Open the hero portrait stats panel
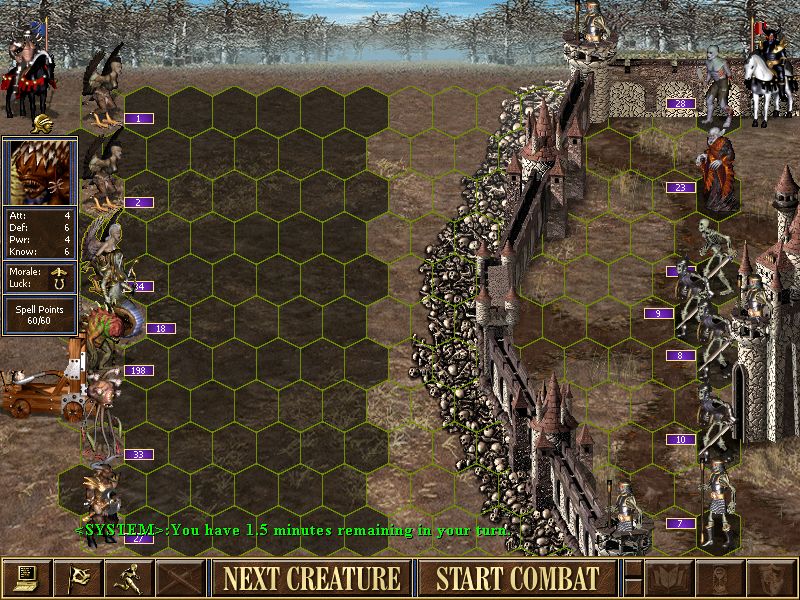This screenshot has width=800, height=600. (x=40, y=172)
